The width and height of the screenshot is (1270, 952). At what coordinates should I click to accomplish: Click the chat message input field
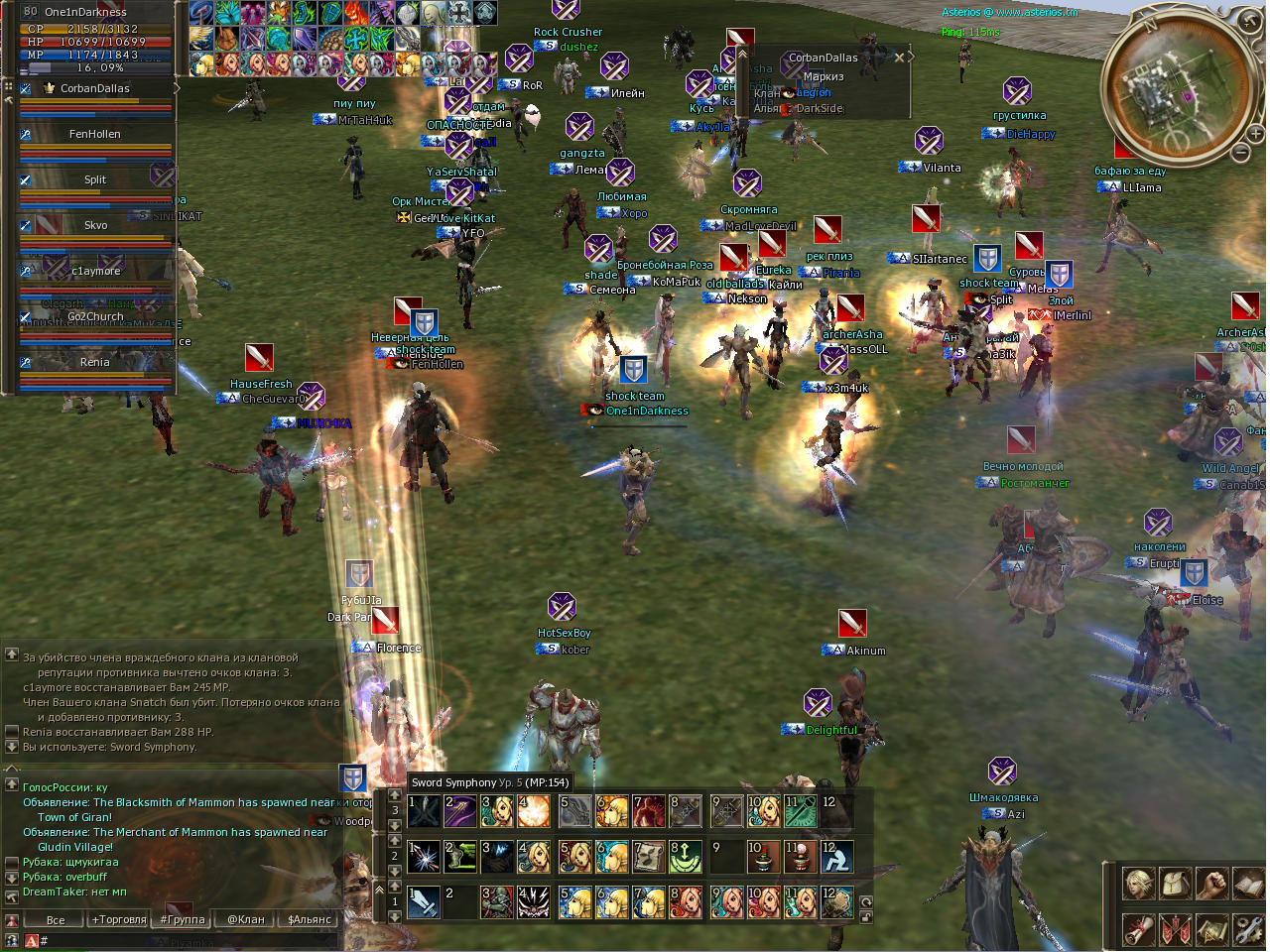(189, 940)
